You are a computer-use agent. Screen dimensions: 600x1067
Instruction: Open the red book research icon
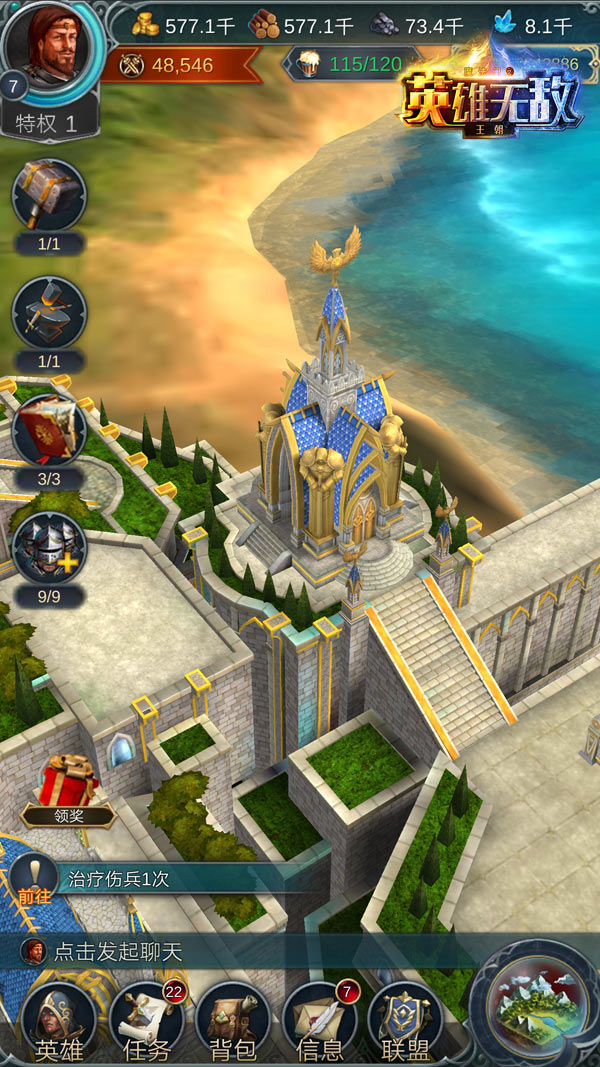pos(49,430)
